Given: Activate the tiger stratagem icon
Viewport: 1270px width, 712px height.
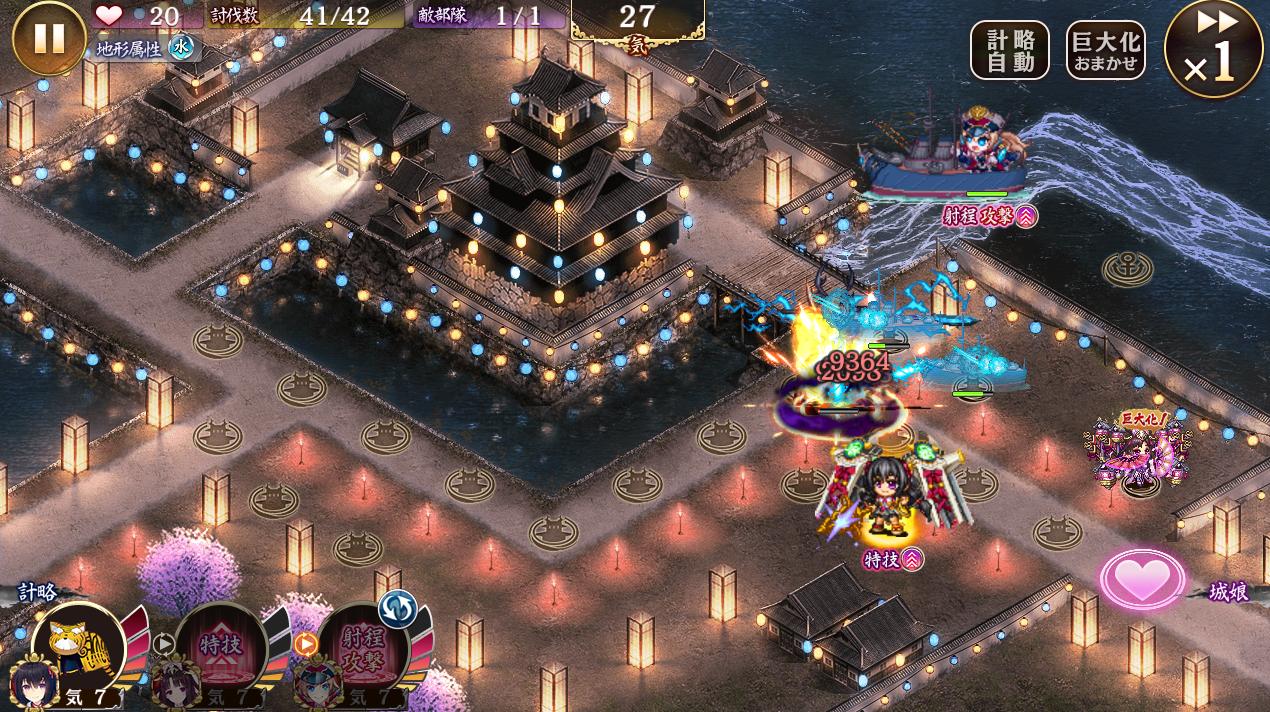Looking at the screenshot, I should [x=78, y=650].
